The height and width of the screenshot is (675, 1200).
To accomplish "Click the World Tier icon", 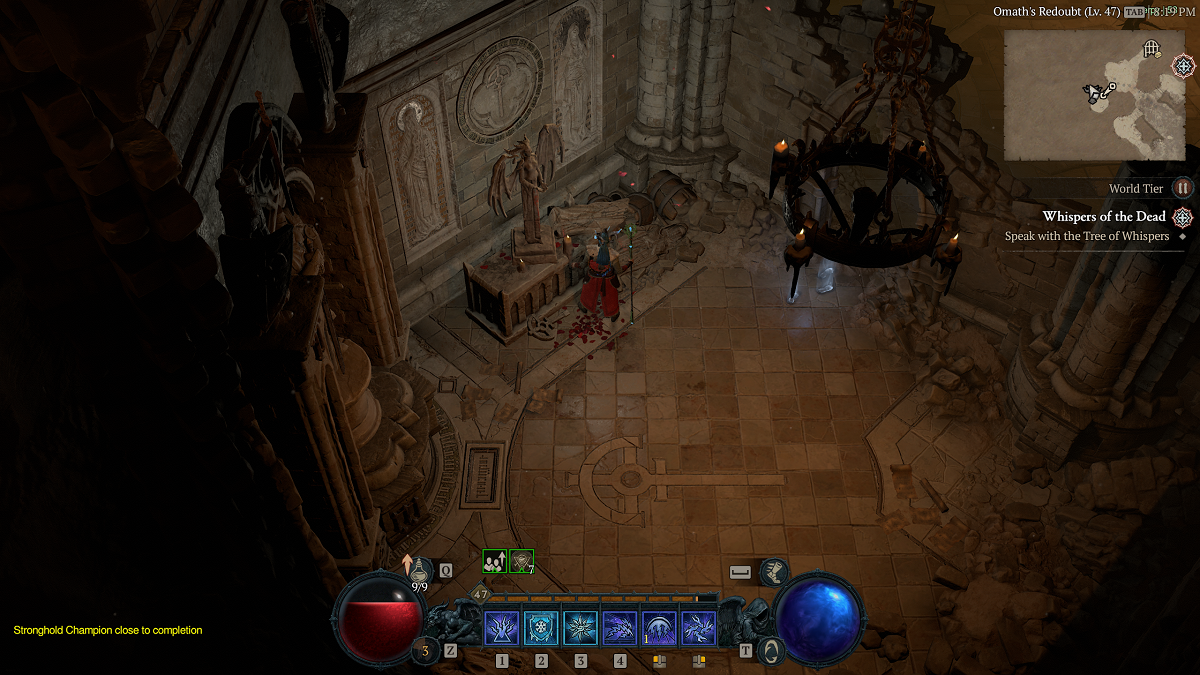I will click(x=1183, y=188).
